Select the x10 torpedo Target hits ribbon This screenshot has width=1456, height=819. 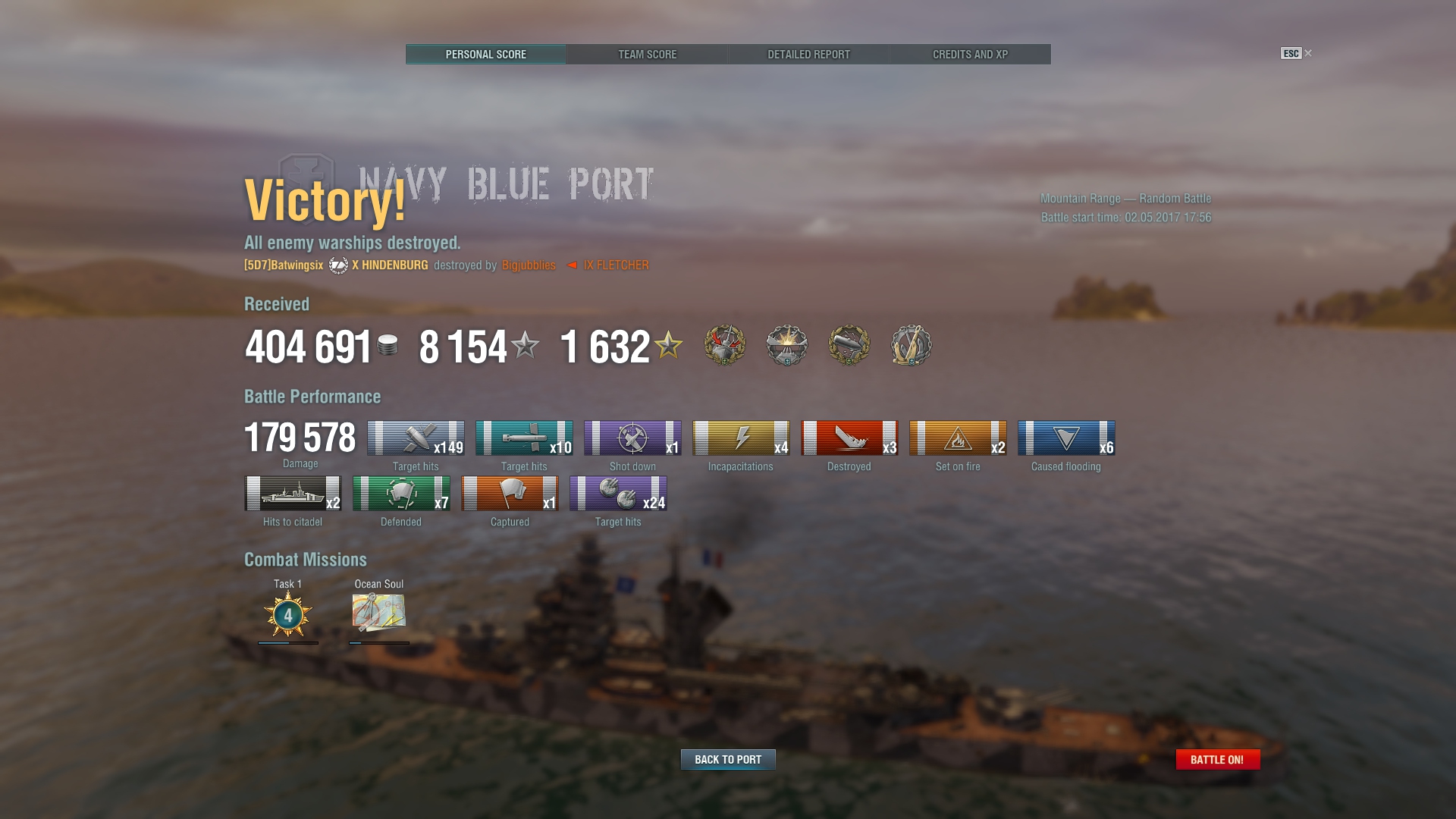tap(524, 438)
